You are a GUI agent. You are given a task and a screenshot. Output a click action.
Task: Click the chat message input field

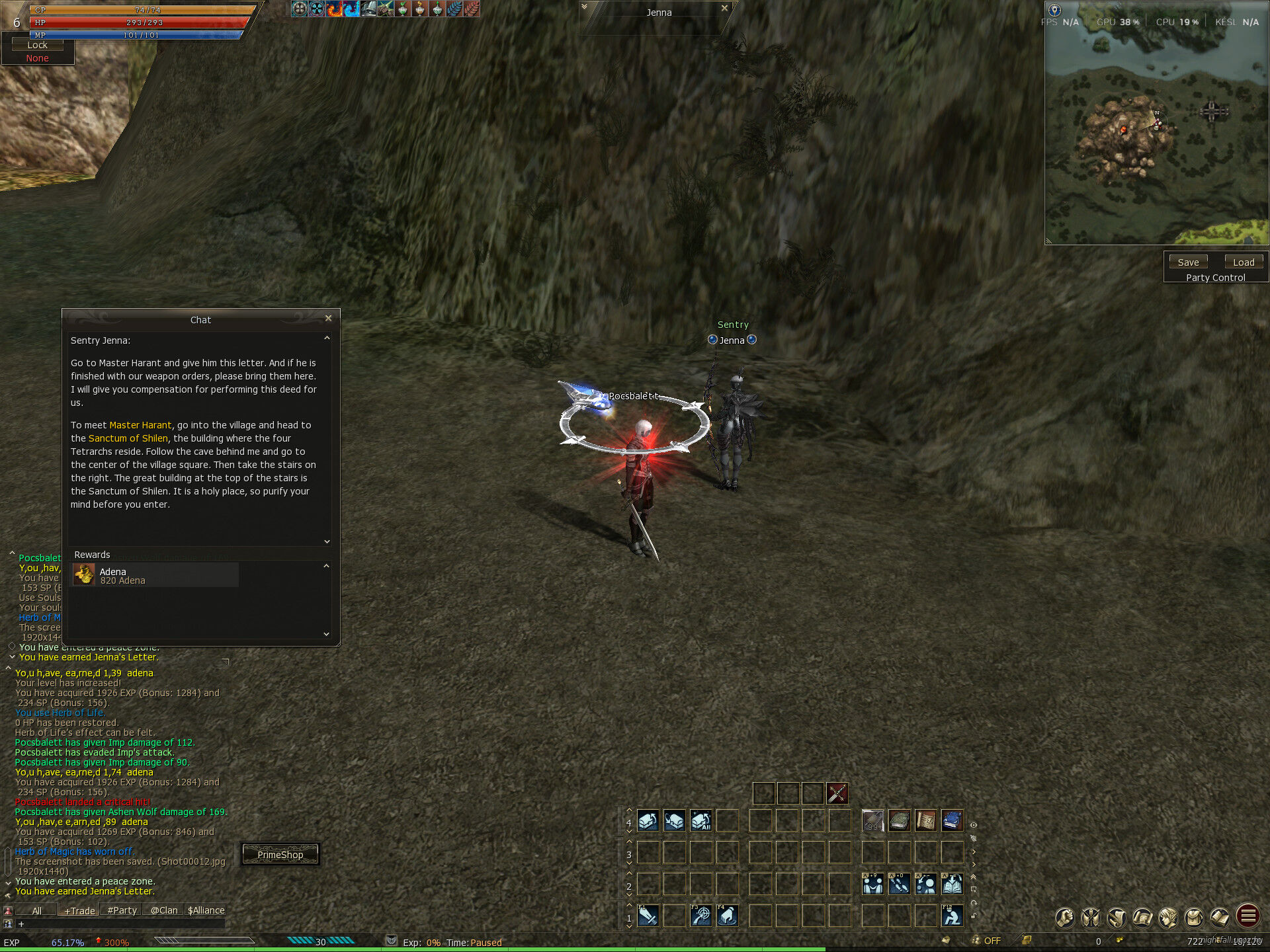pos(119,924)
